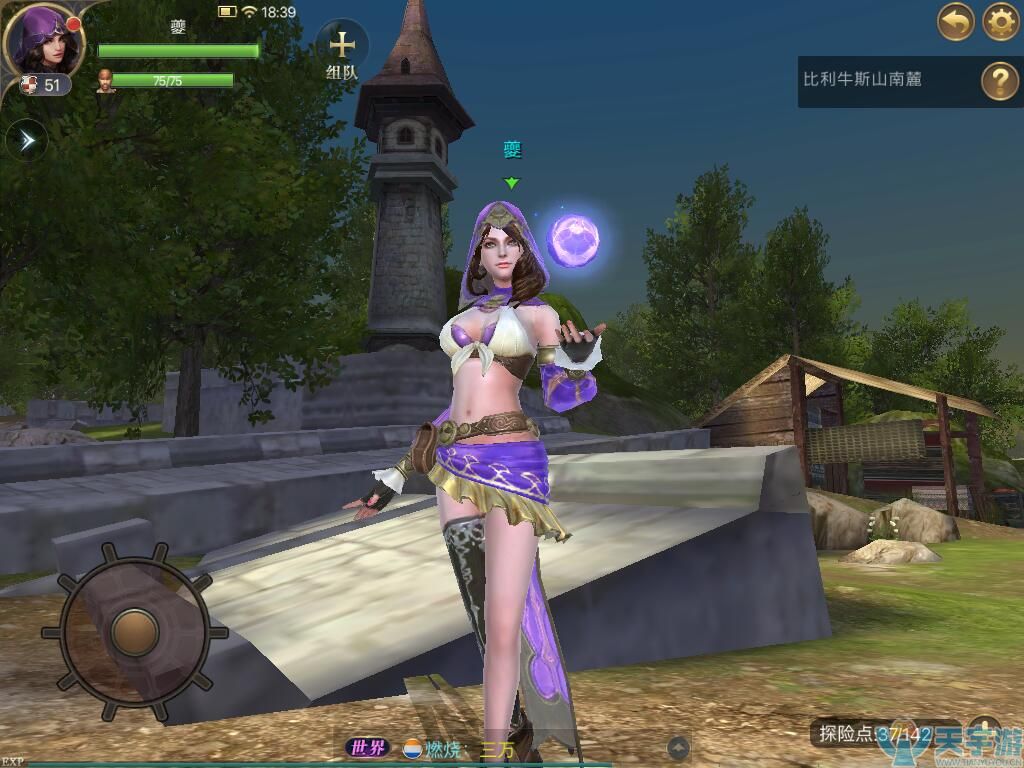Click the gold back arrow button

click(955, 22)
